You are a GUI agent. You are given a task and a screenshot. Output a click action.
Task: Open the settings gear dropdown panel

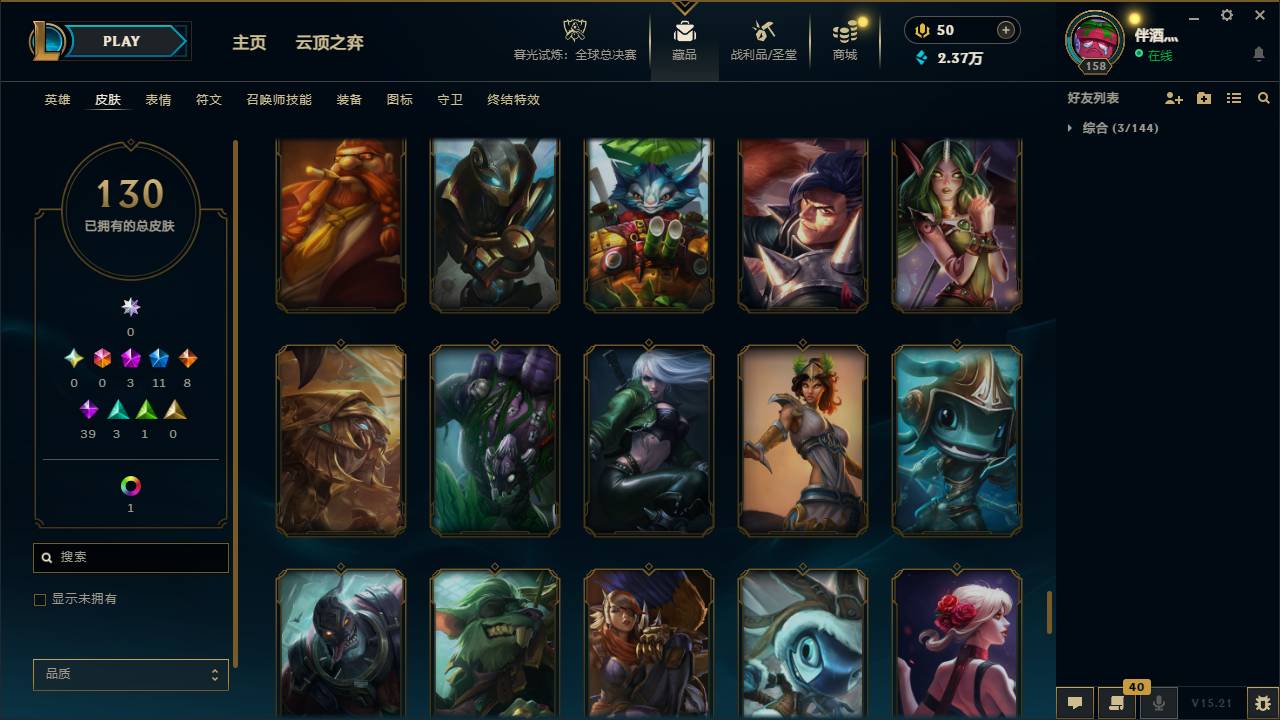(x=1226, y=15)
